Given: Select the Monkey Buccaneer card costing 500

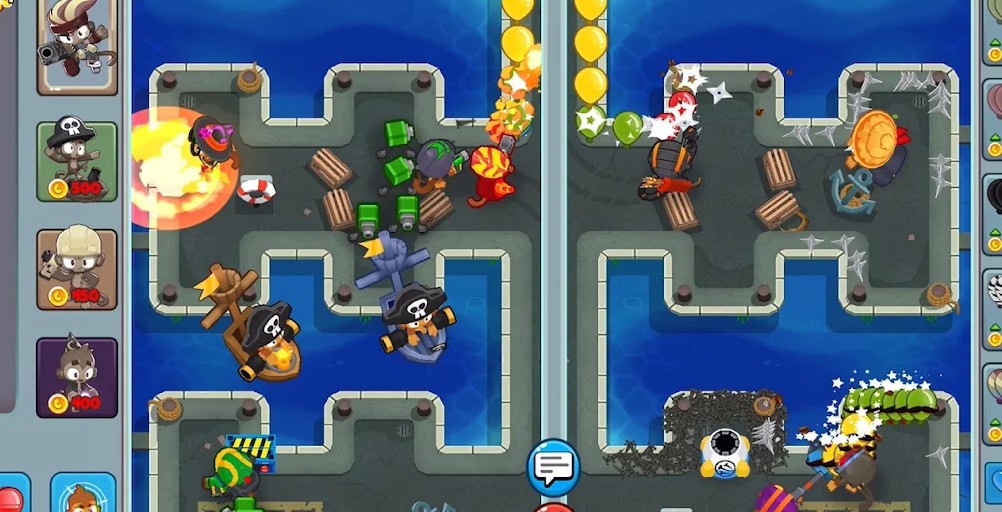Looking at the screenshot, I should pyautogui.click(x=77, y=160).
